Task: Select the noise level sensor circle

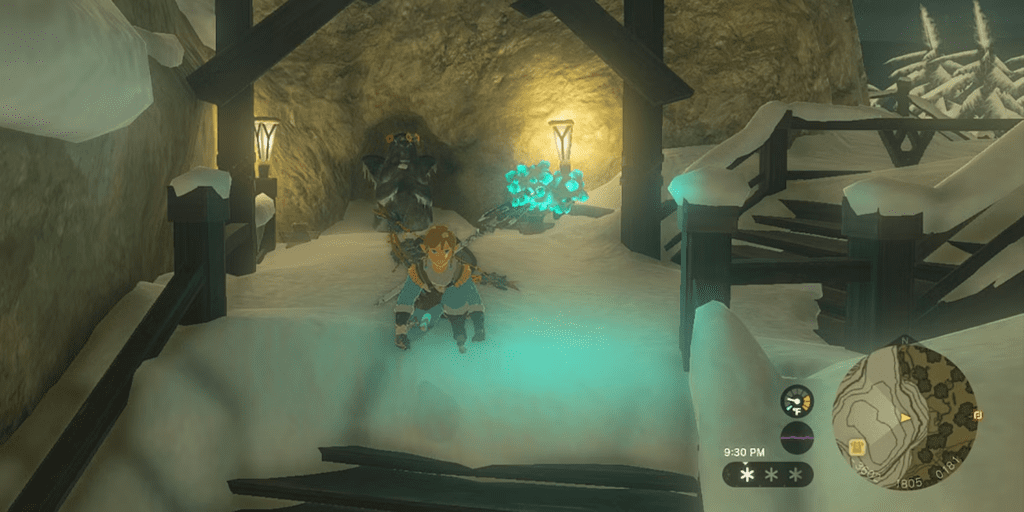Action: pos(797,438)
